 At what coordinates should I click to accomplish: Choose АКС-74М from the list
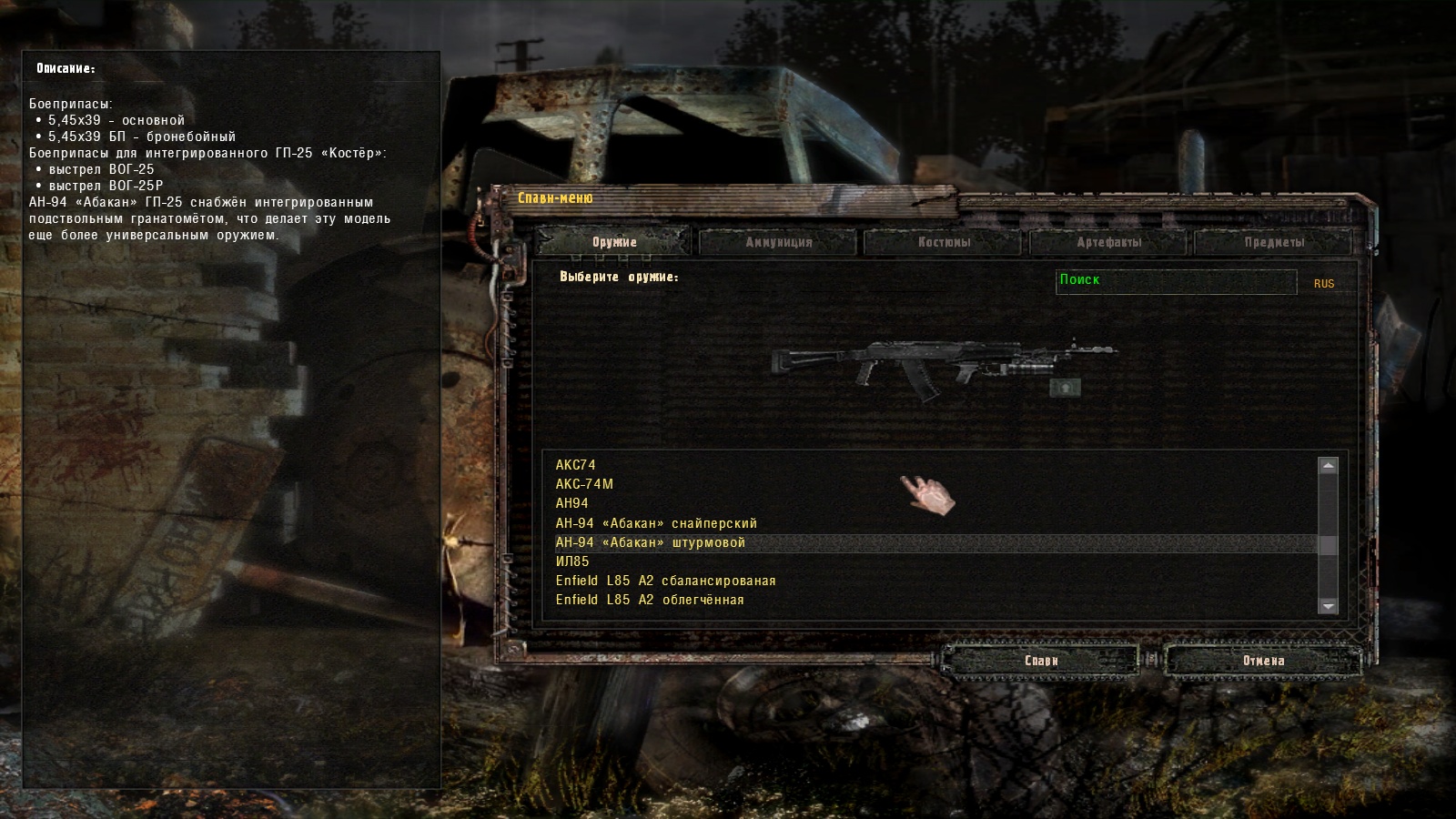tap(584, 484)
